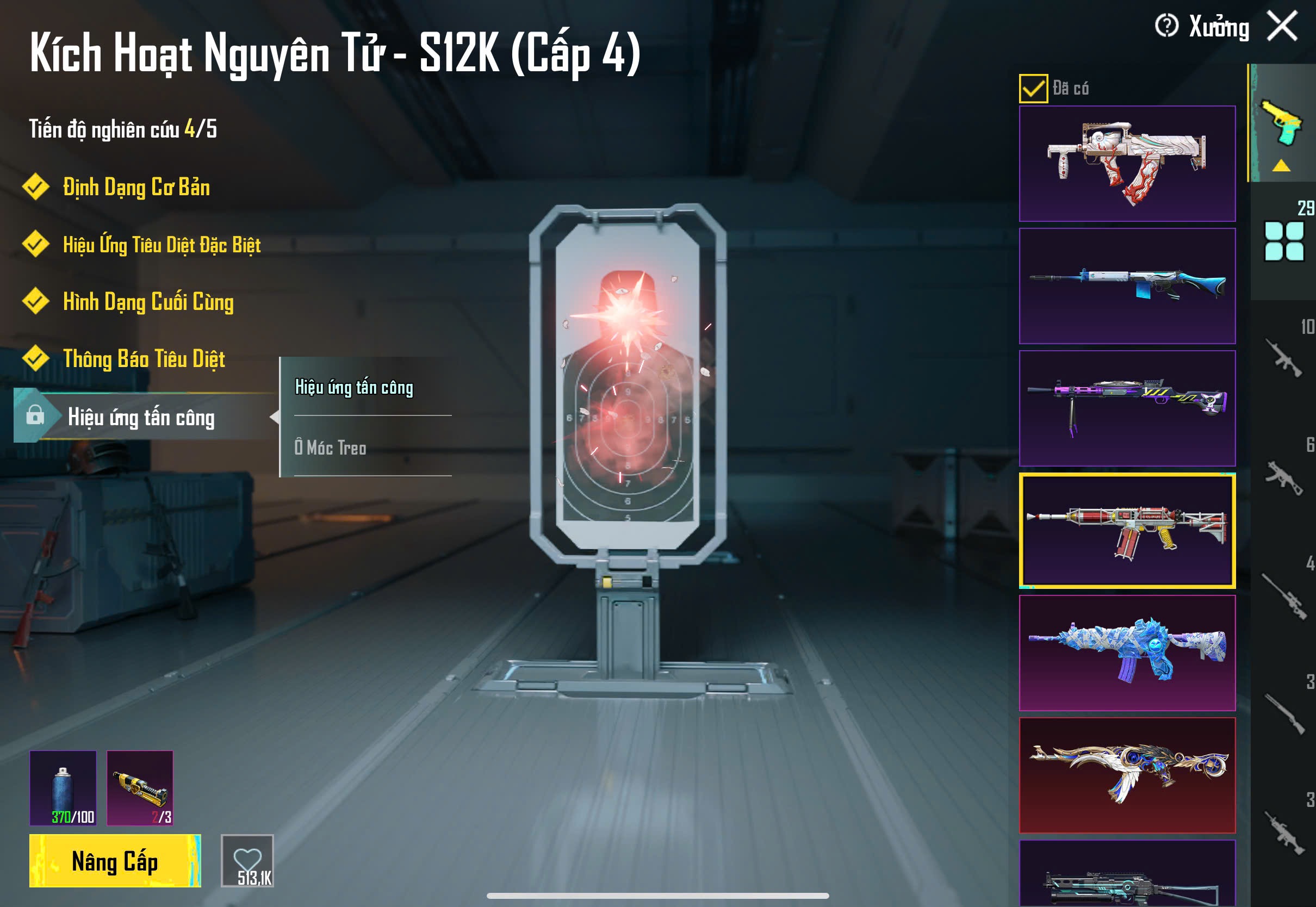The width and height of the screenshot is (1316, 907).
Task: Select the Thông Báo Tiêu Diệt entry
Action: click(x=144, y=359)
